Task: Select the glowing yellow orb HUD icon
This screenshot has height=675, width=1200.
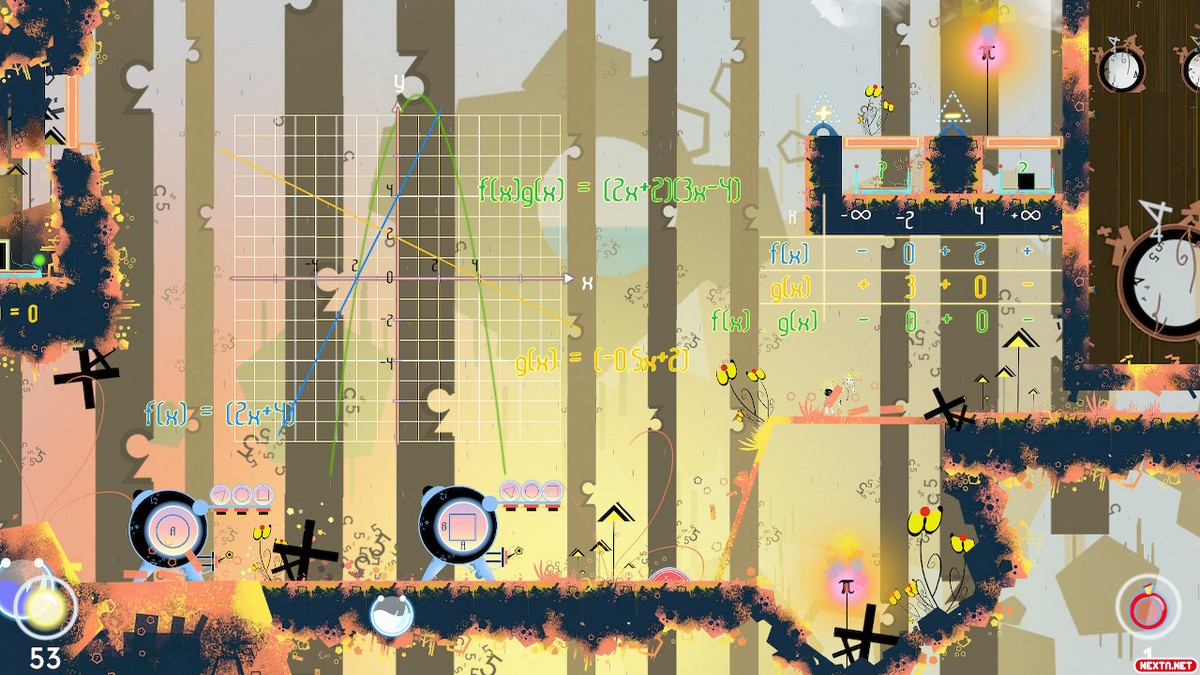Action: click(x=44, y=607)
